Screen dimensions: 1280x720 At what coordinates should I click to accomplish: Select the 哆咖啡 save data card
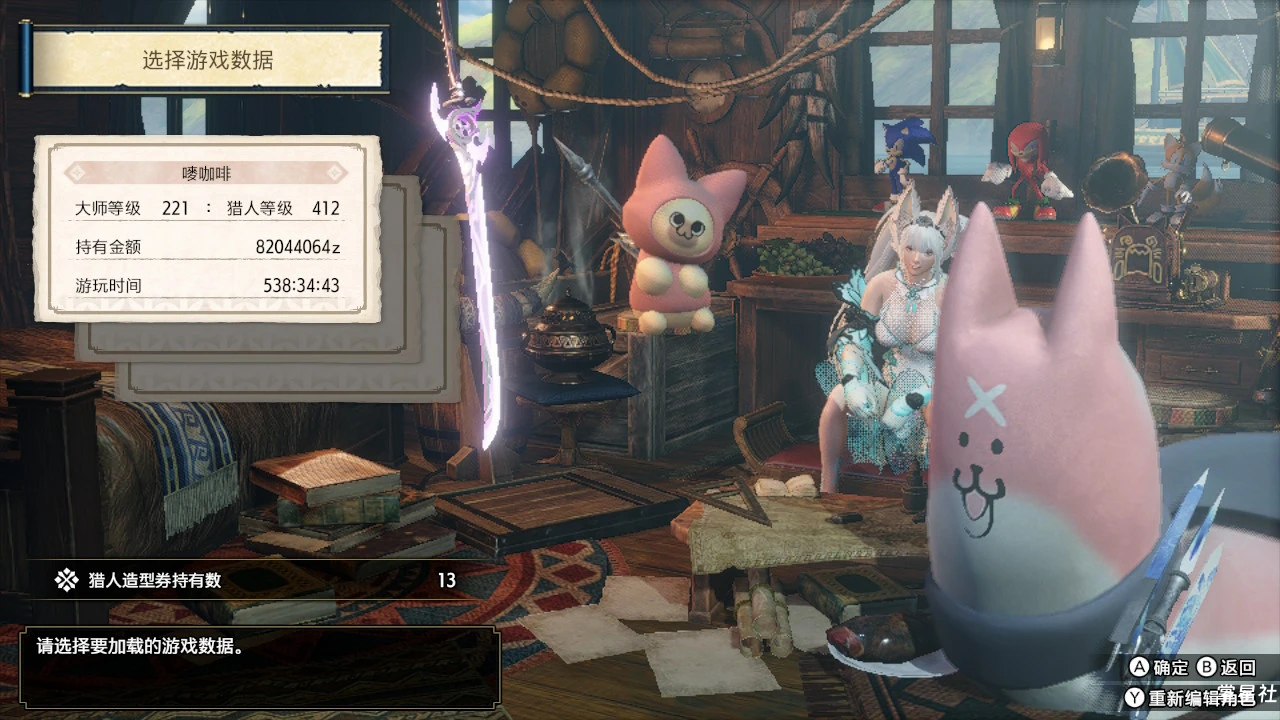208,229
